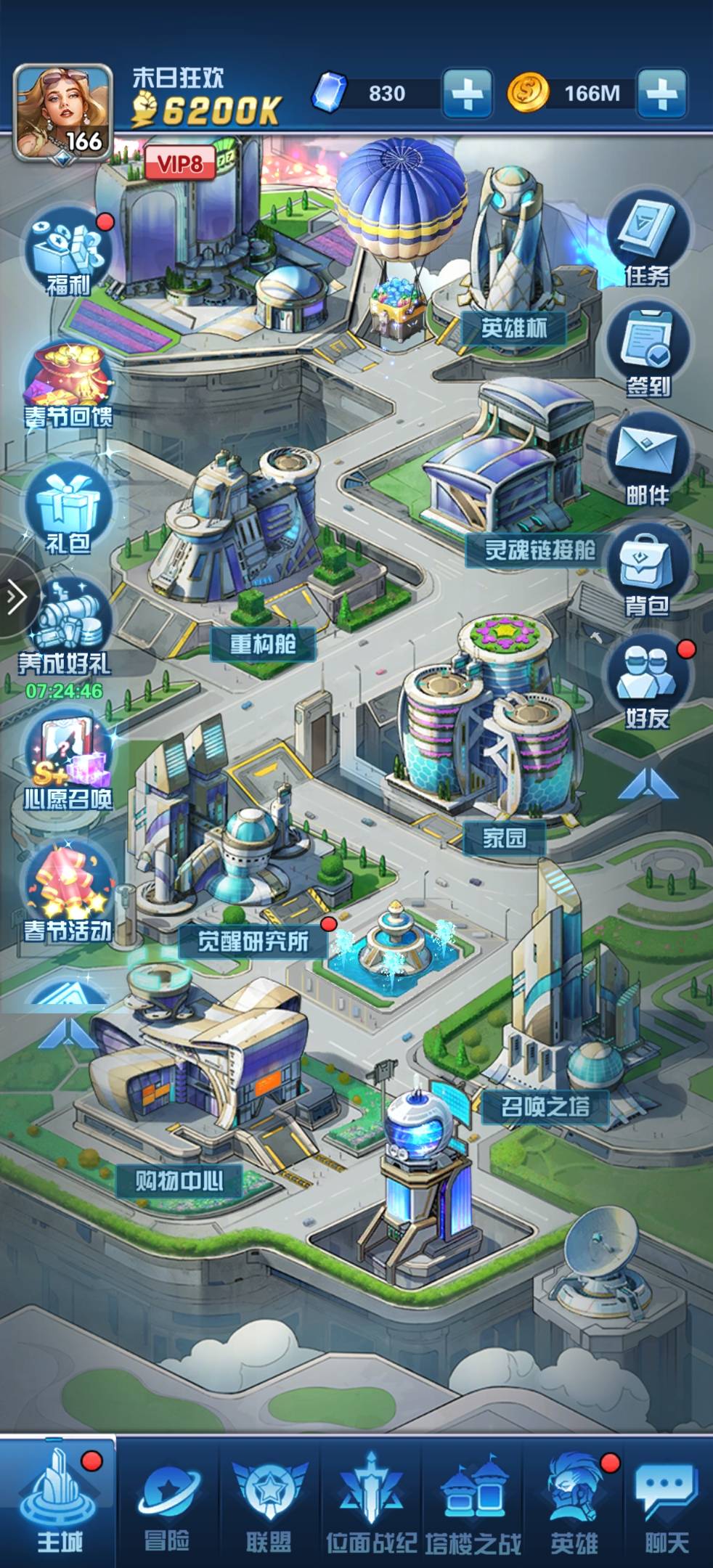The image size is (713, 1568).
Task: Expand the side panel arrow tab
Action: [15, 597]
